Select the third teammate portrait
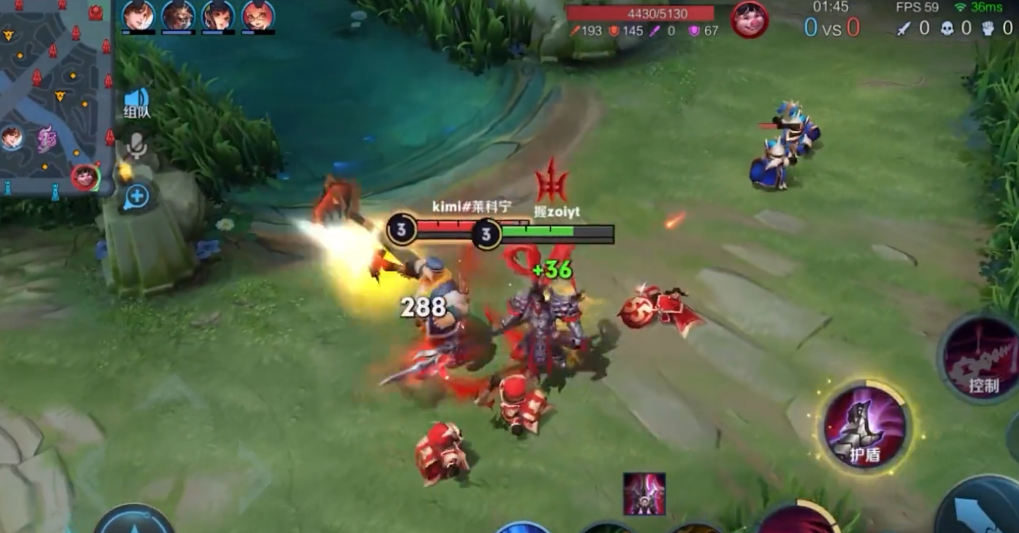Image resolution: width=1019 pixels, height=533 pixels. 218,16
